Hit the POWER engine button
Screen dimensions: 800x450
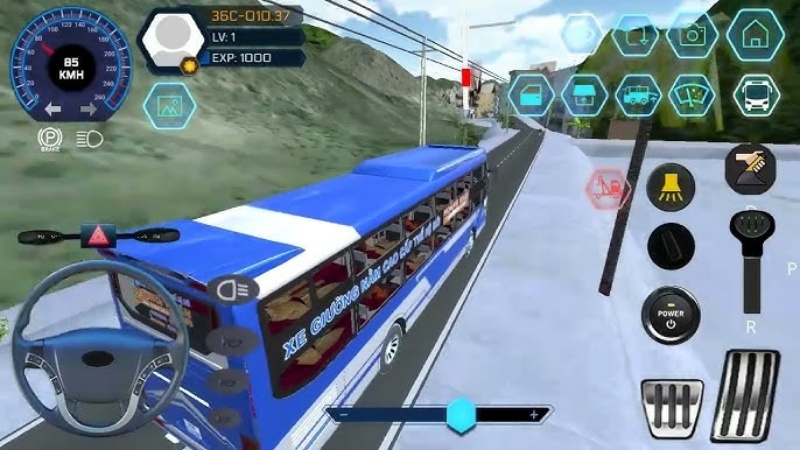(670, 312)
